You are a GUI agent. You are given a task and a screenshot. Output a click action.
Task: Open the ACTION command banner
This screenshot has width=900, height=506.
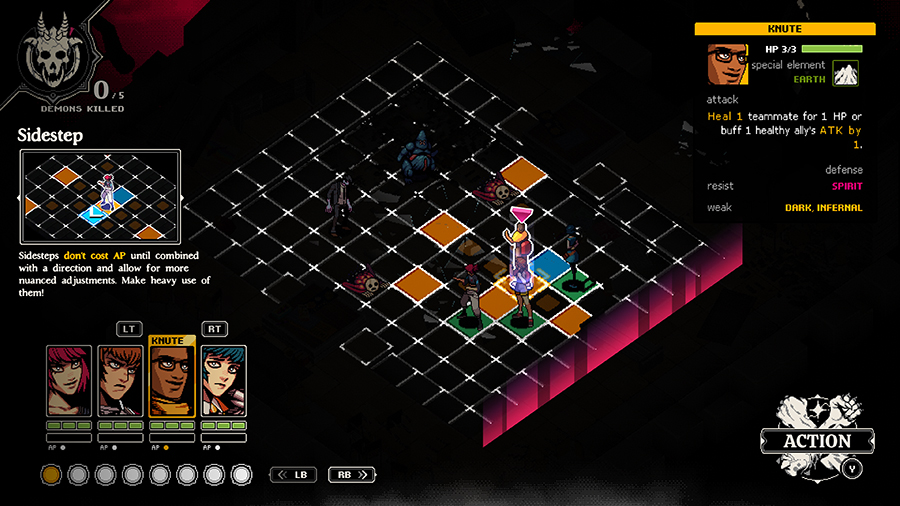(816, 440)
